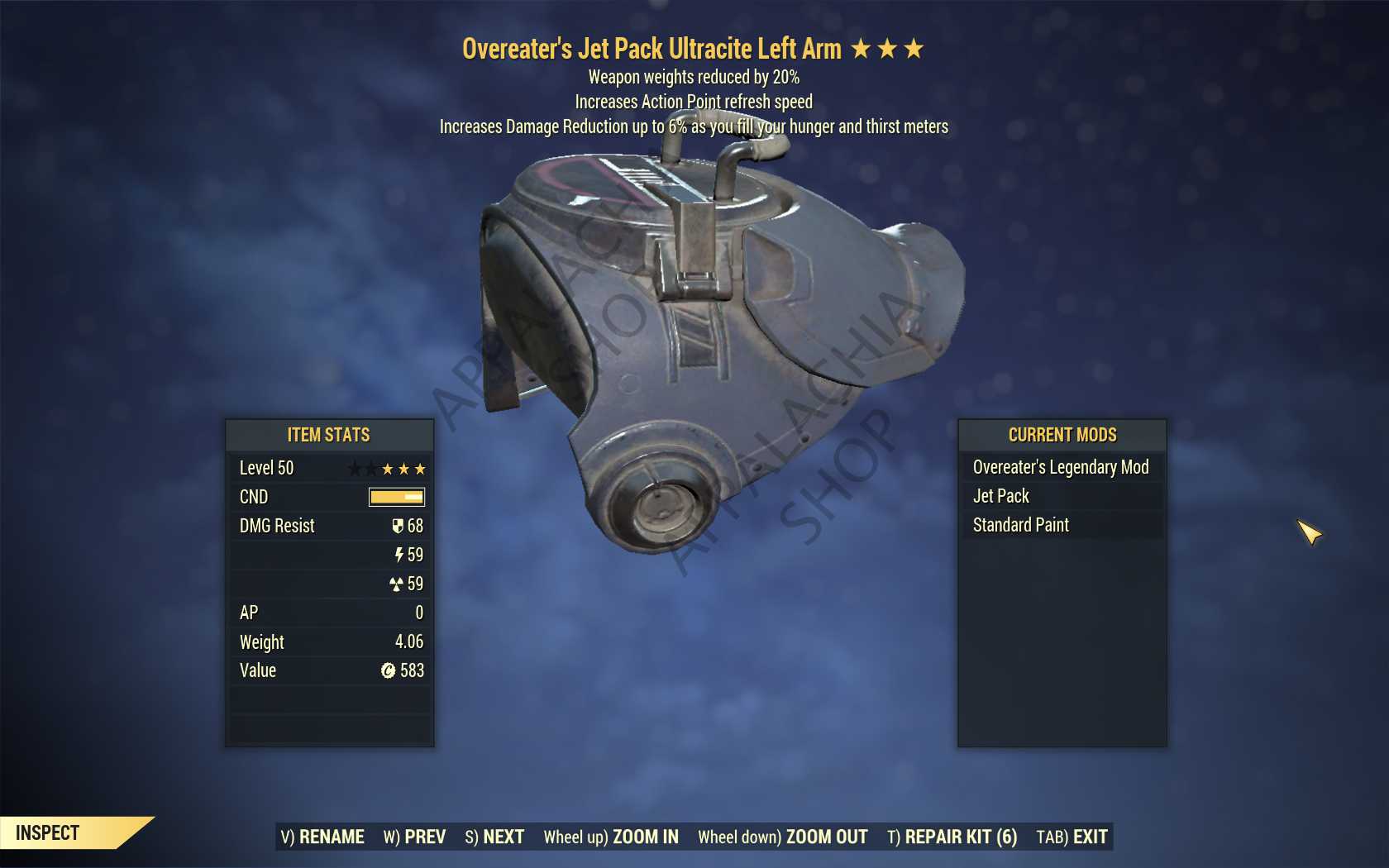Use the REPAIR KIT (6) option
This screenshot has height=868, width=1389.
pyautogui.click(x=952, y=837)
